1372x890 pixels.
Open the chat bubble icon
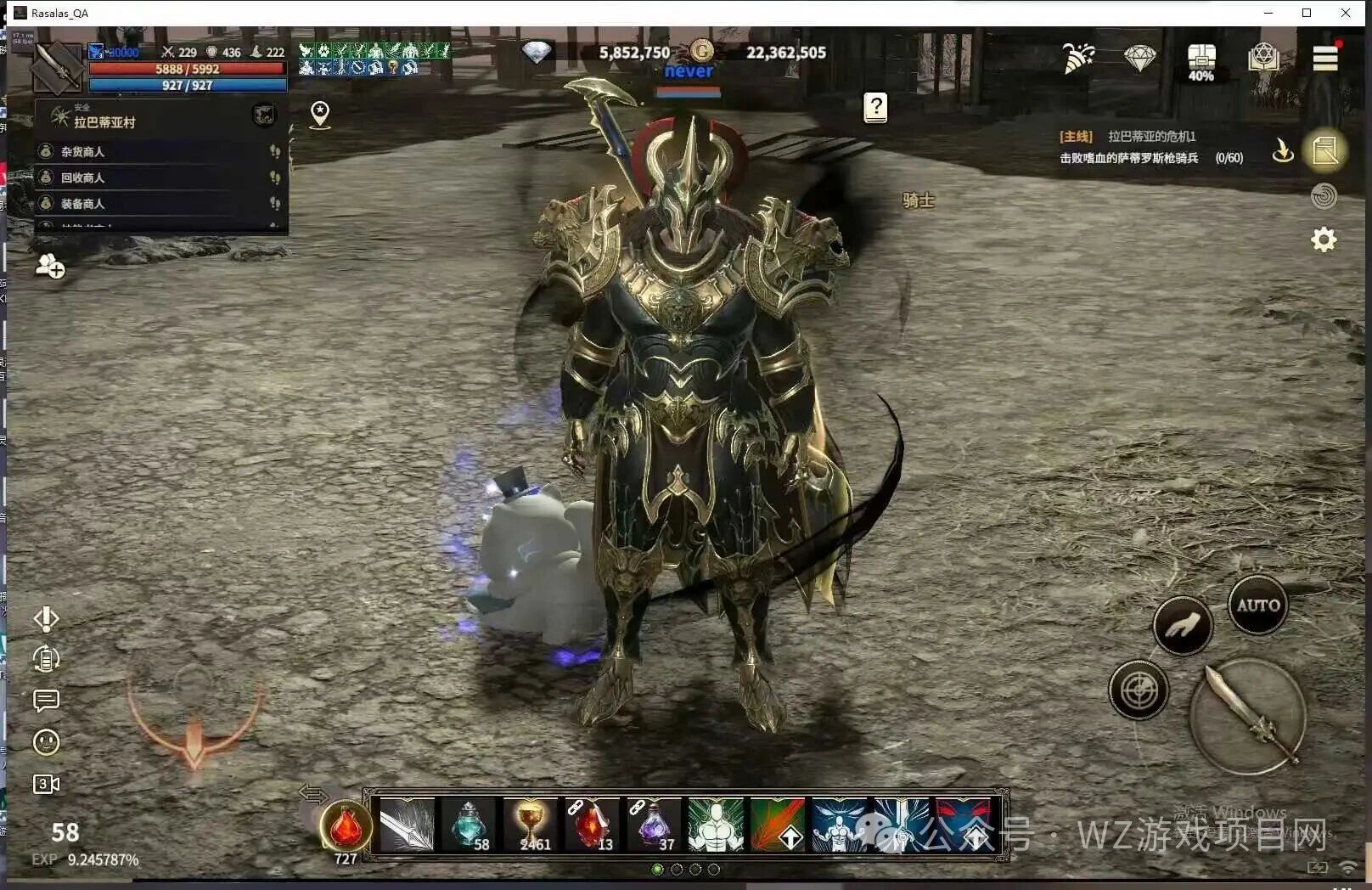click(46, 701)
